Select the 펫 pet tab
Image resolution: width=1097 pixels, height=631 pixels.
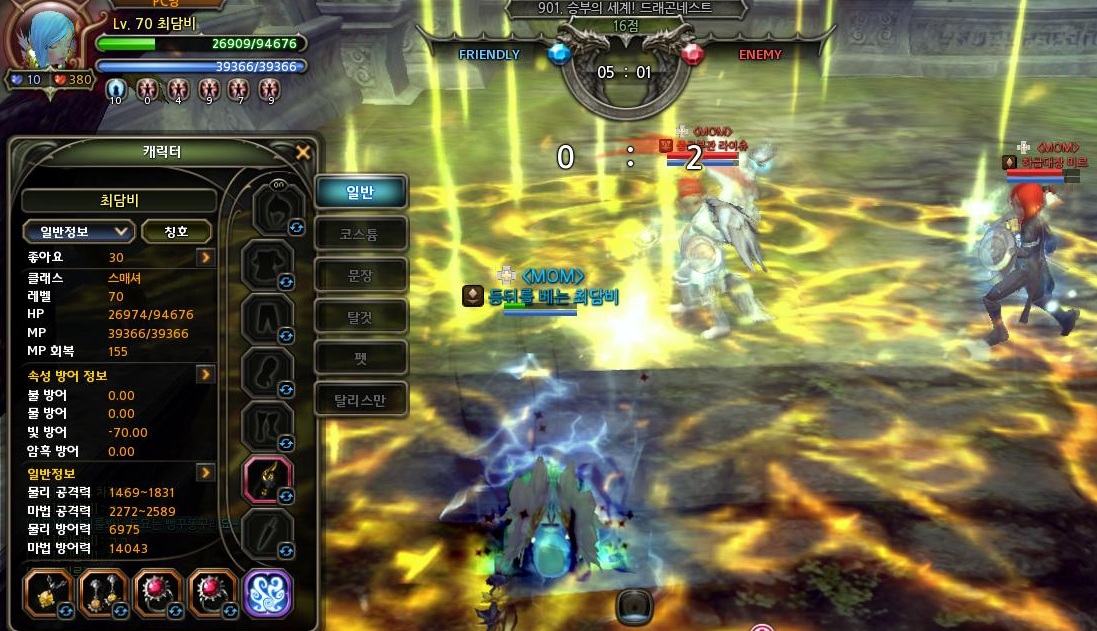tap(360, 357)
